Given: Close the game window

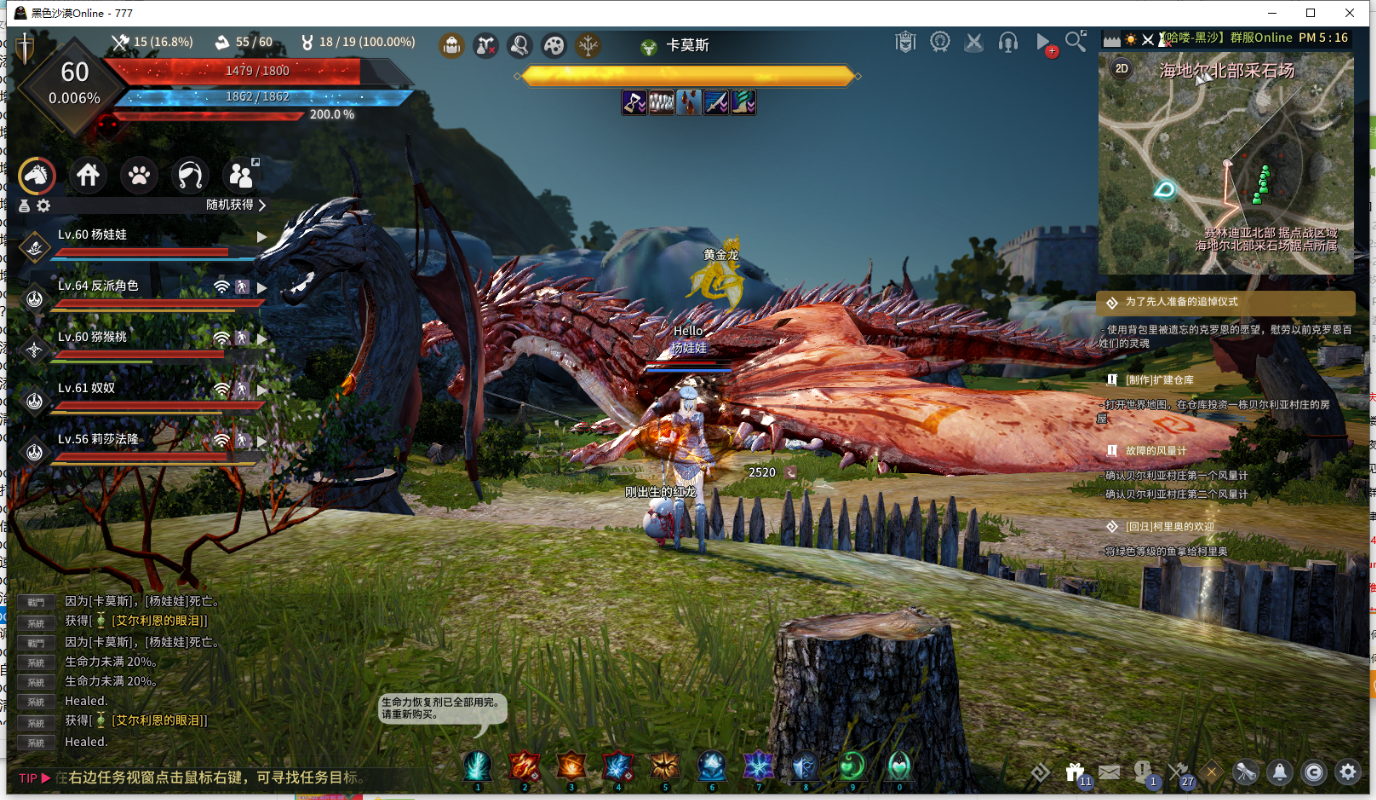Looking at the screenshot, I should (1352, 13).
